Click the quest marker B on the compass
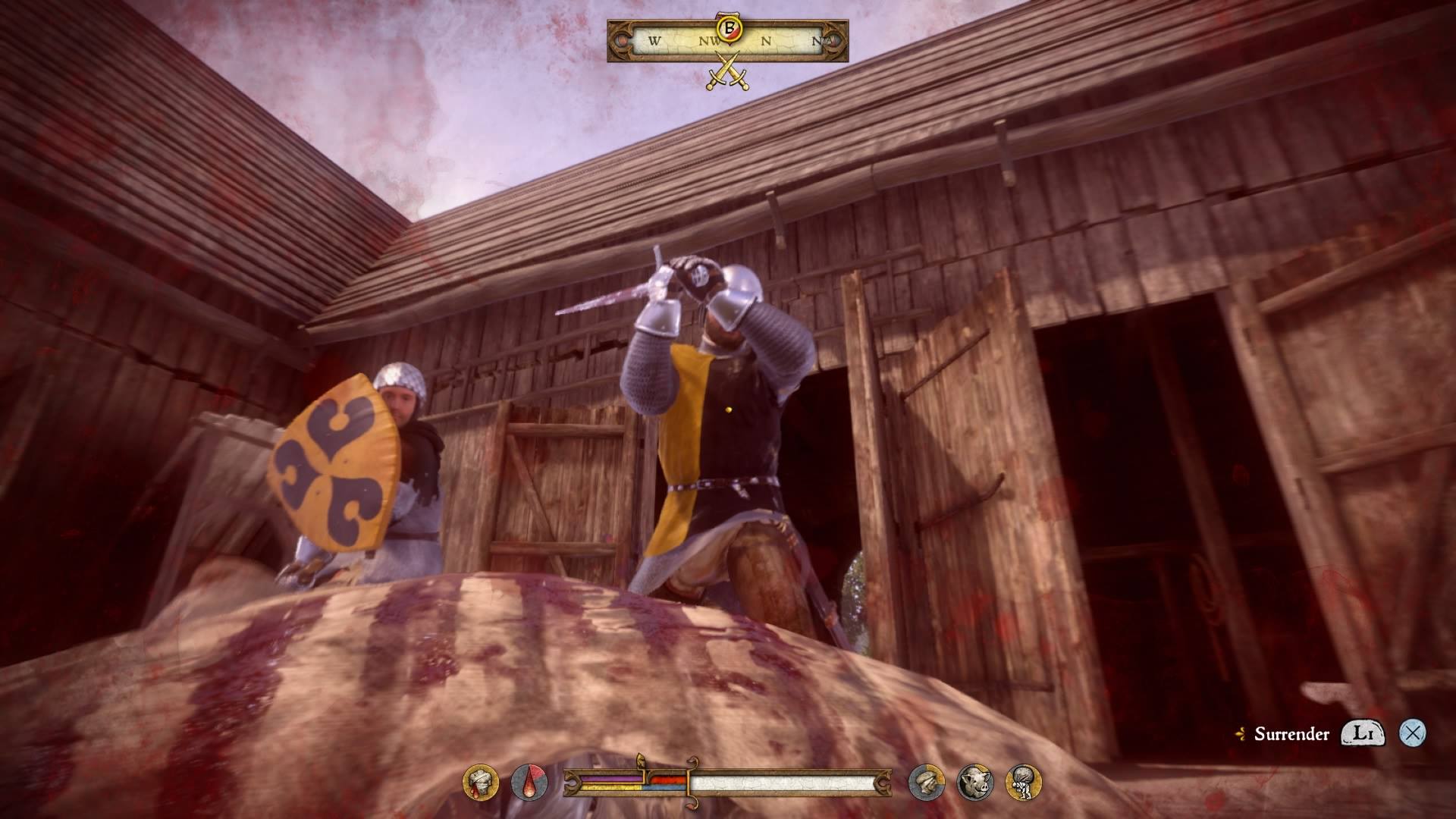 pyautogui.click(x=730, y=28)
